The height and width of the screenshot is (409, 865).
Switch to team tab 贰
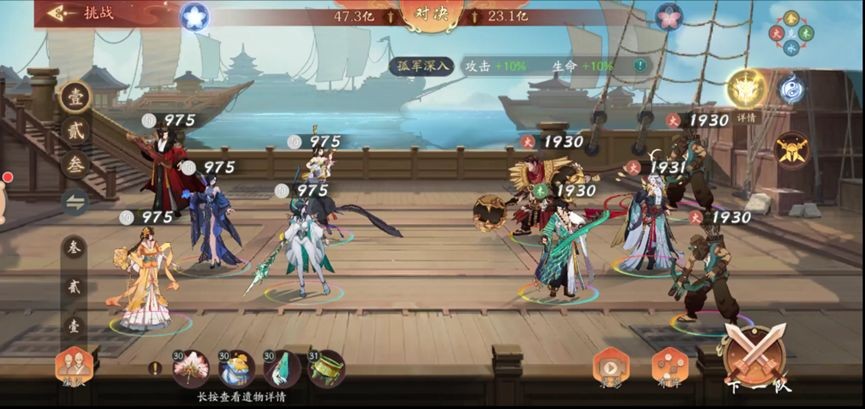point(75,131)
